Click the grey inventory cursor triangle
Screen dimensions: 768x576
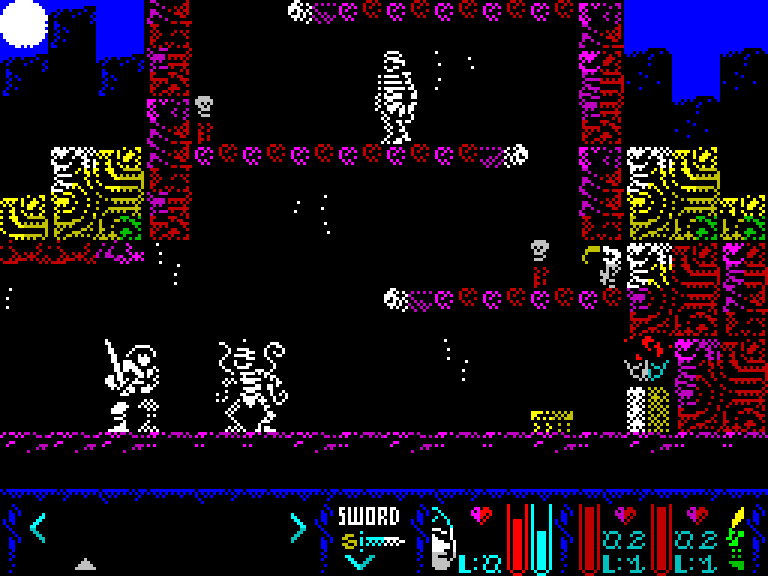[x=86, y=564]
